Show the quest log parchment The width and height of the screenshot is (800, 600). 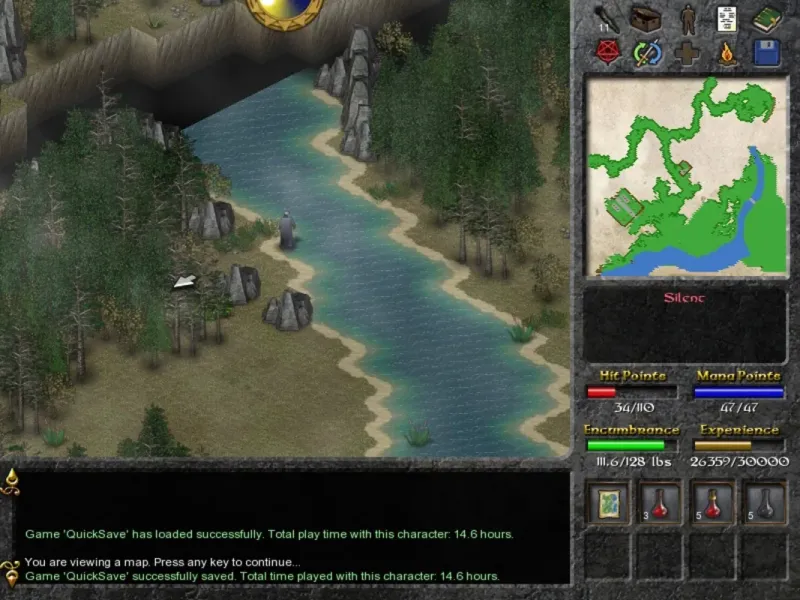point(727,18)
